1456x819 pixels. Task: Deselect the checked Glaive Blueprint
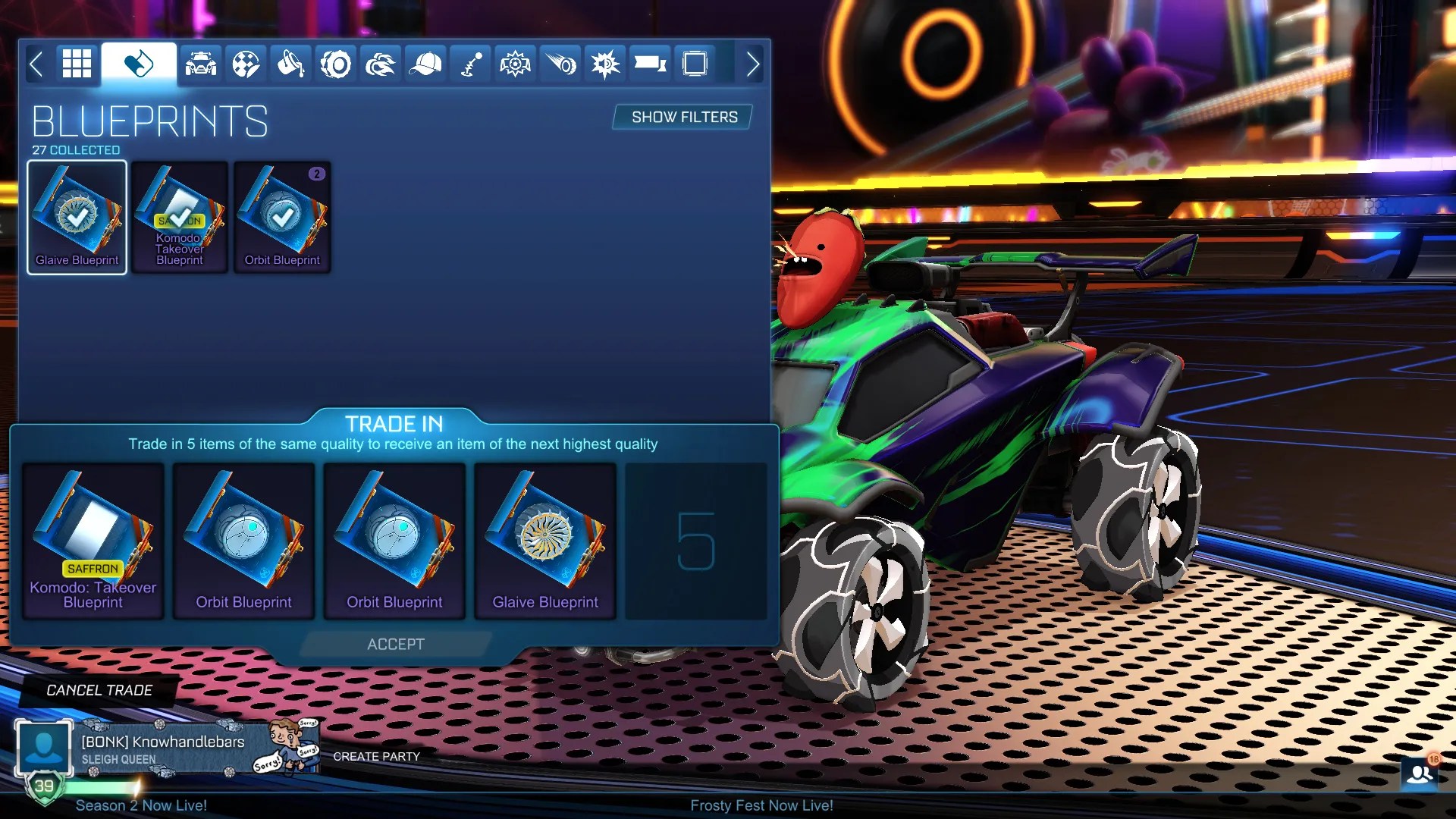pyautogui.click(x=76, y=217)
